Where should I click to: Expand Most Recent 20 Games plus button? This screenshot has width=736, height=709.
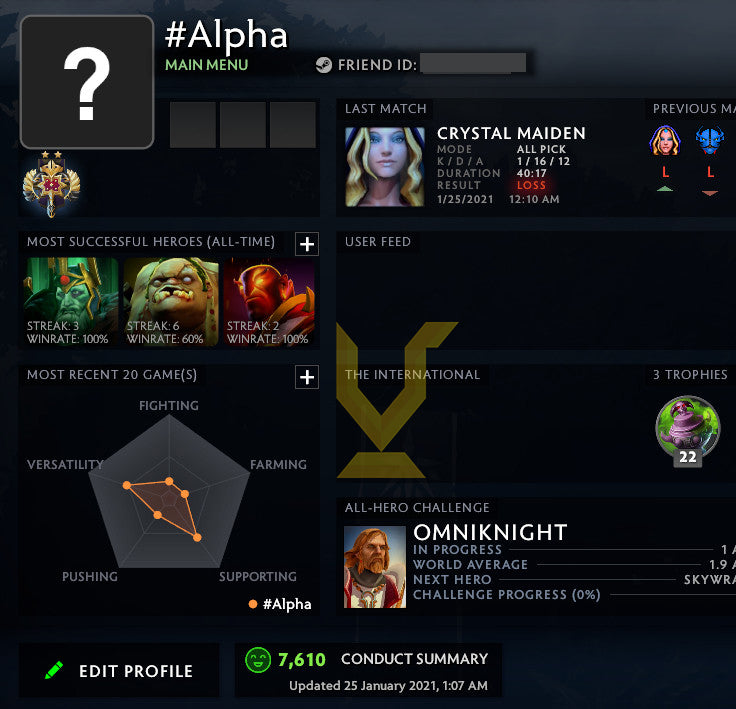(307, 377)
